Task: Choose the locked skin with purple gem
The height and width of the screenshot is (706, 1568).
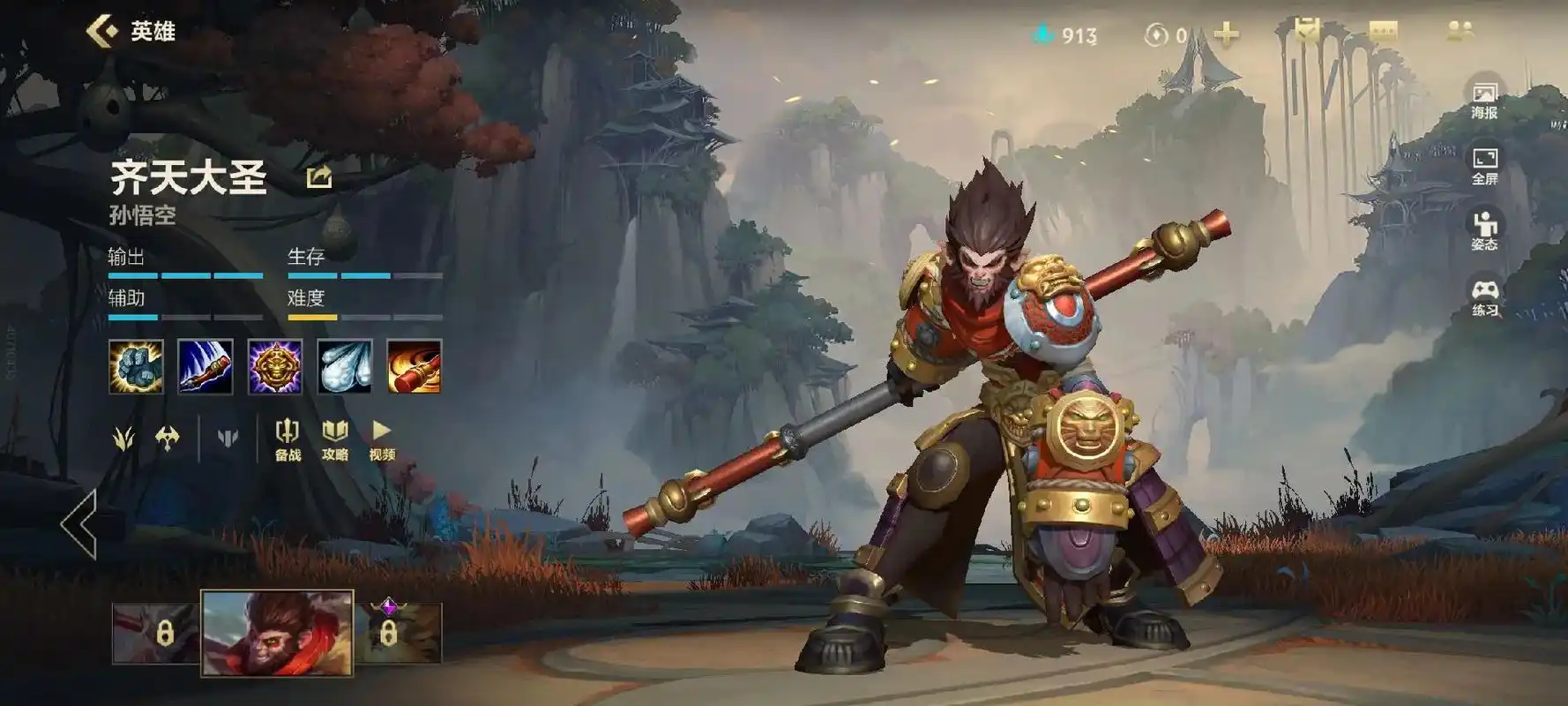Action: tap(399, 632)
